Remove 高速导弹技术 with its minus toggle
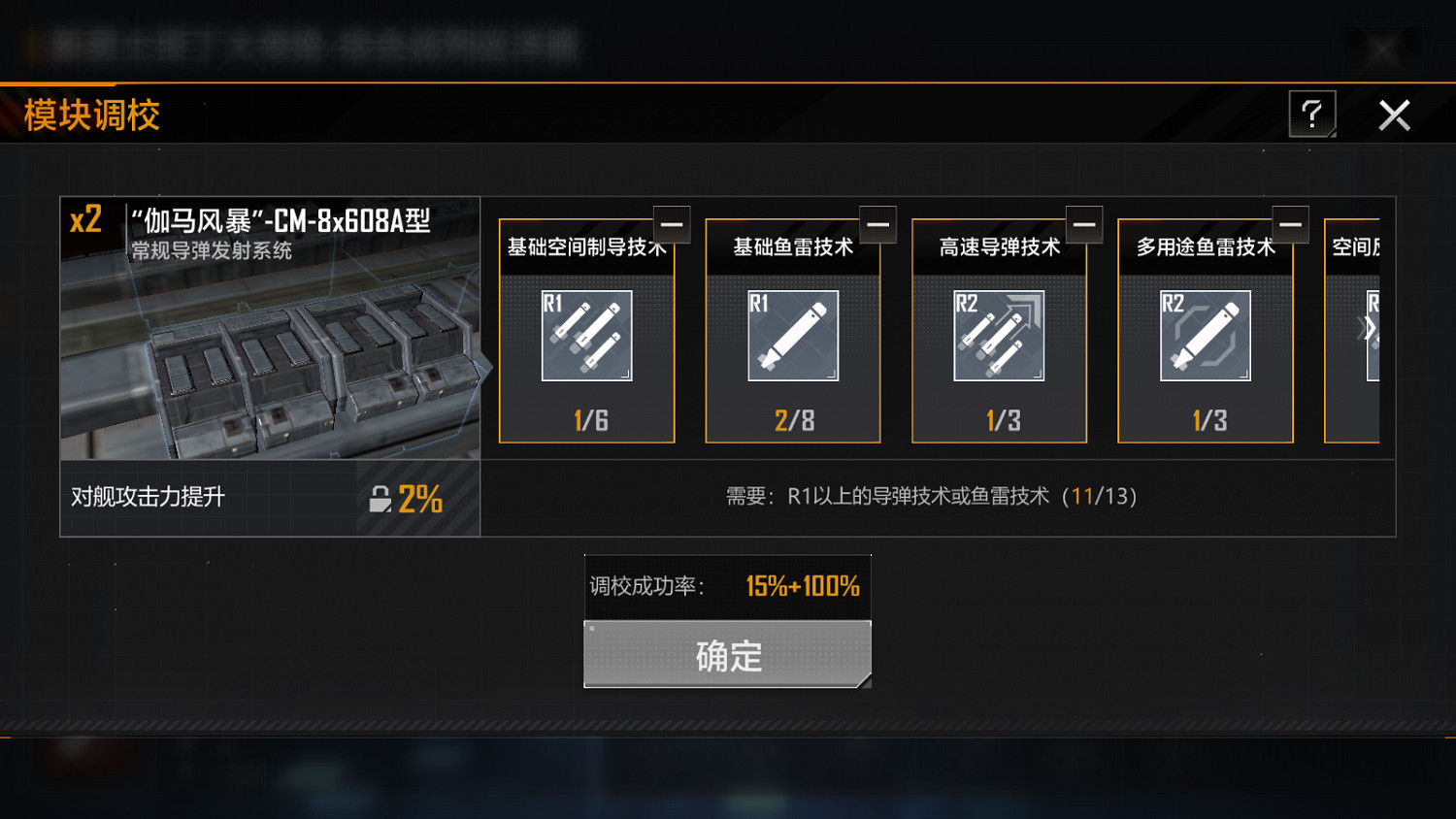 pos(1084,224)
